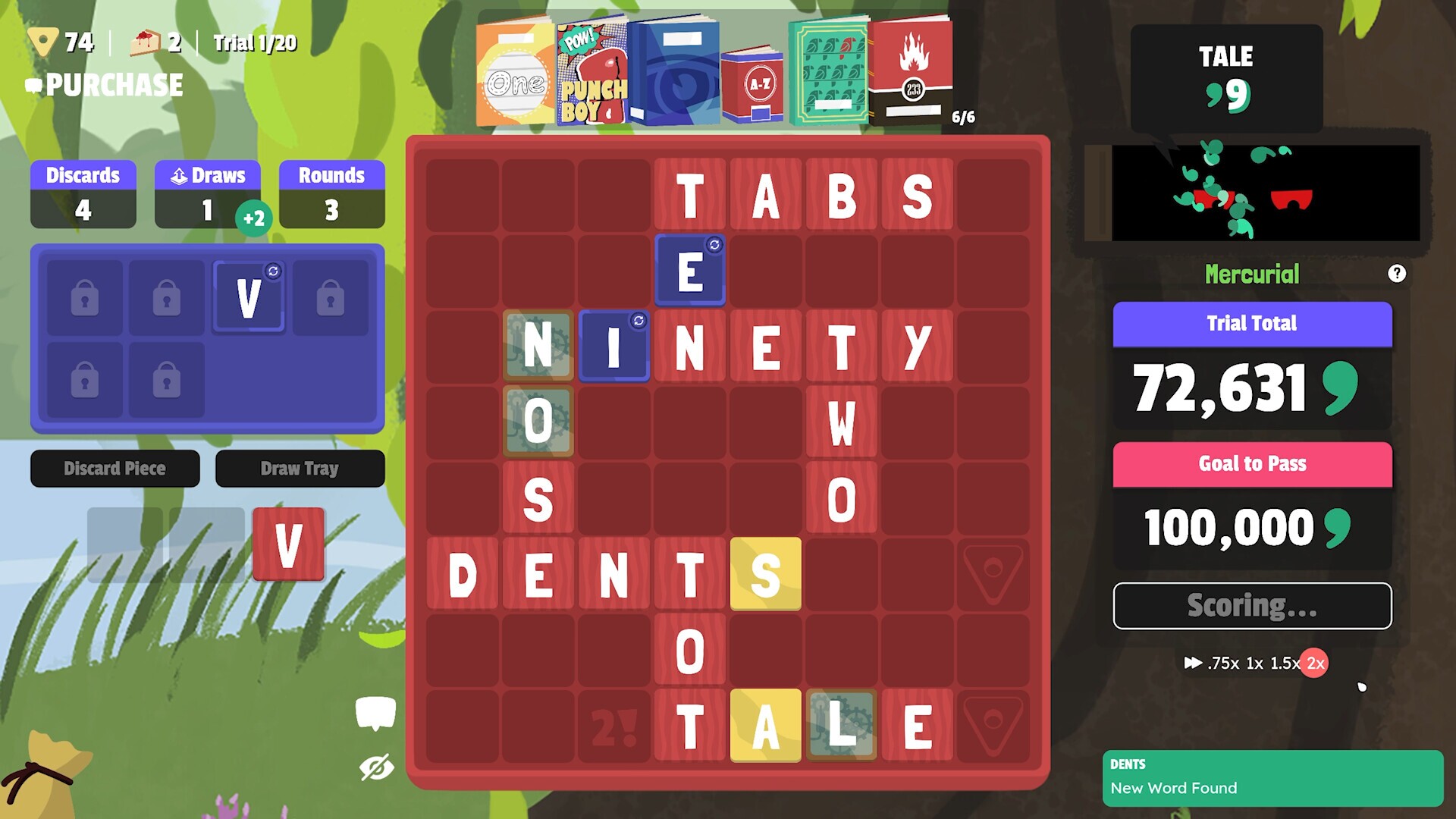The height and width of the screenshot is (819, 1456).
Task: Select the 2x speed multiplier
Action: (1315, 663)
